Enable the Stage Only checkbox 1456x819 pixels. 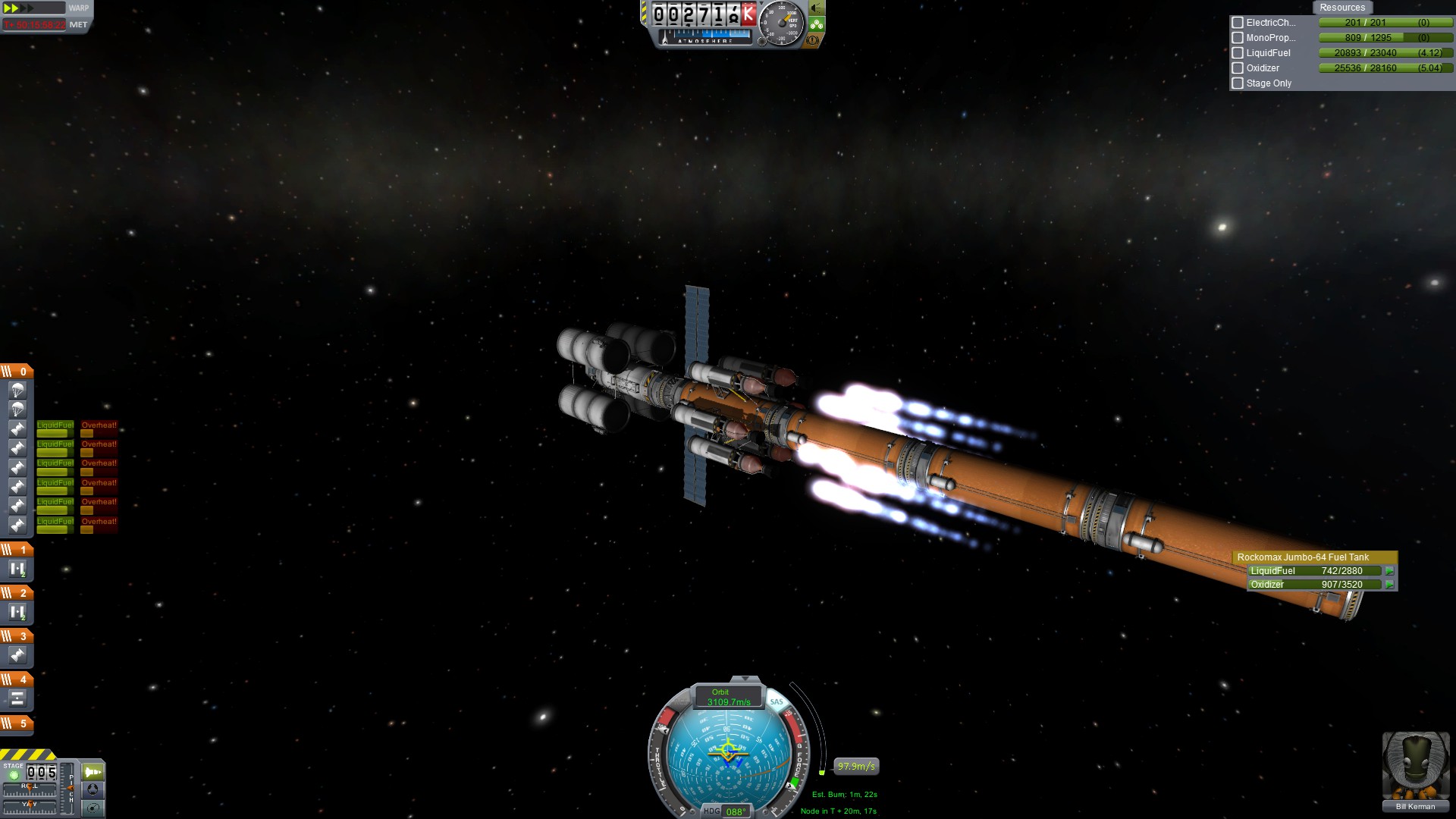1238,83
